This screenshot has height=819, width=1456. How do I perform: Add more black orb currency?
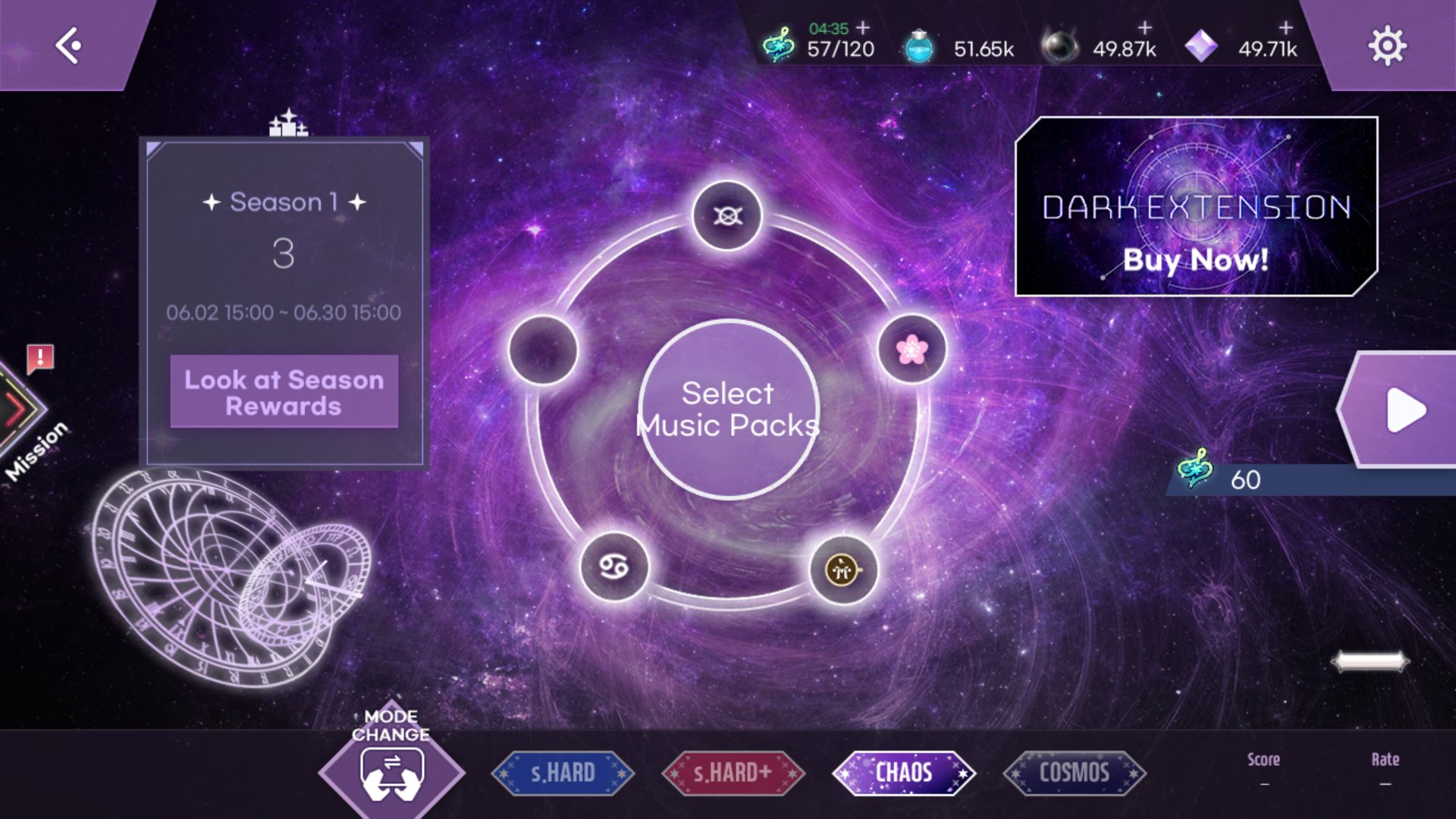pos(1144,28)
